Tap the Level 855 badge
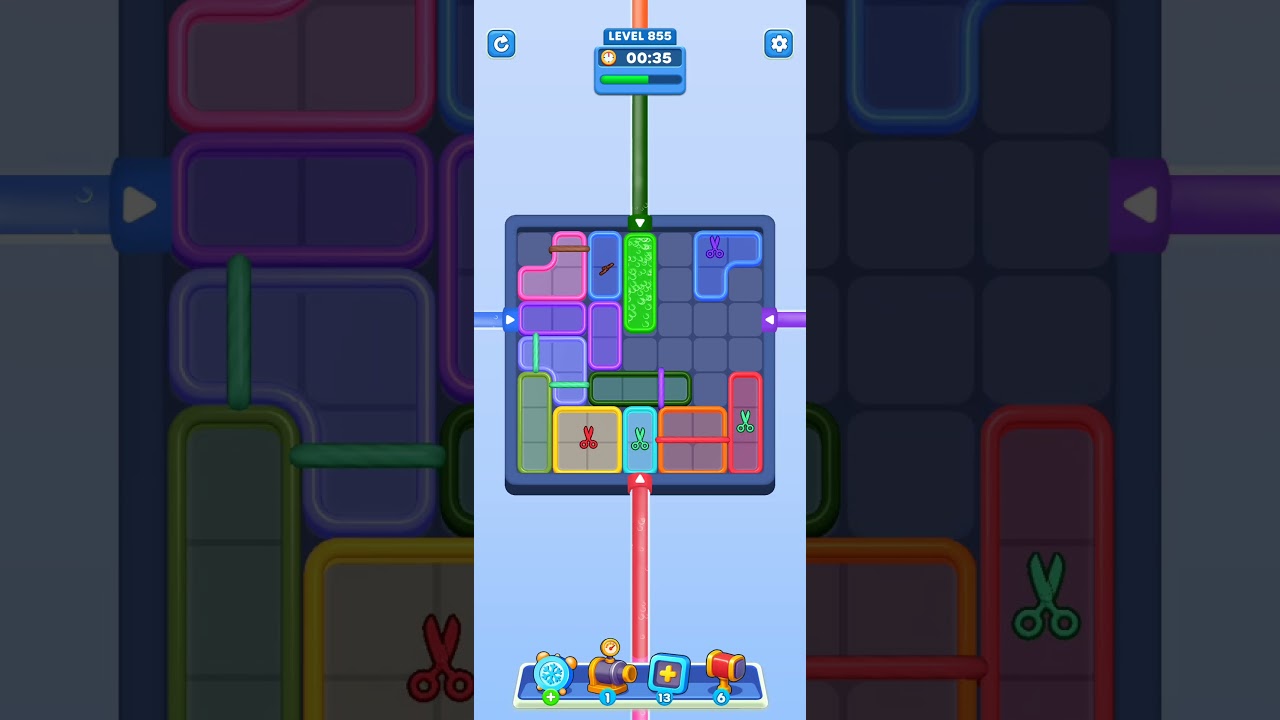Screen dimensions: 1280x720 click(x=640, y=35)
